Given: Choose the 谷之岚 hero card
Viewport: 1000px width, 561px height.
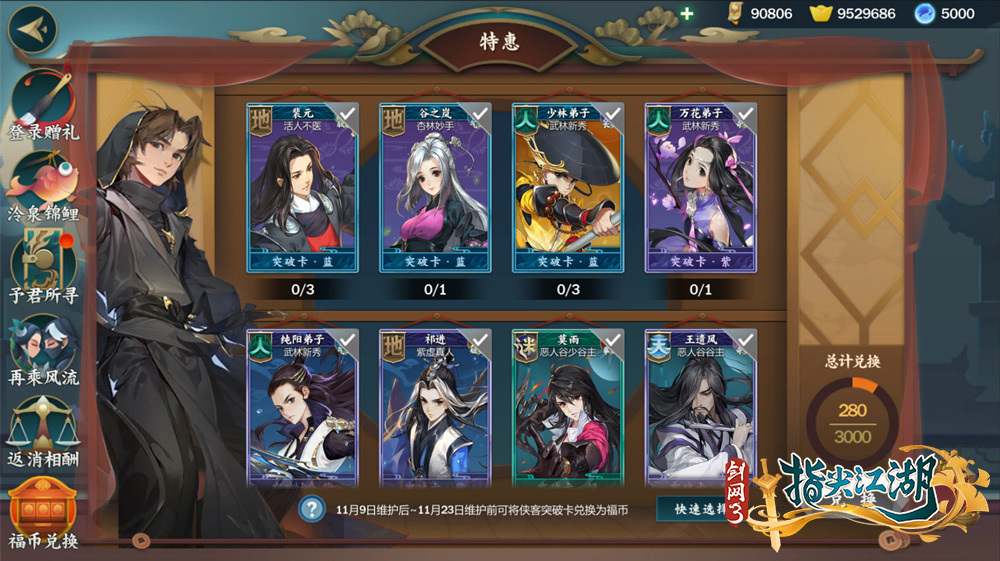Looking at the screenshot, I should (435, 188).
